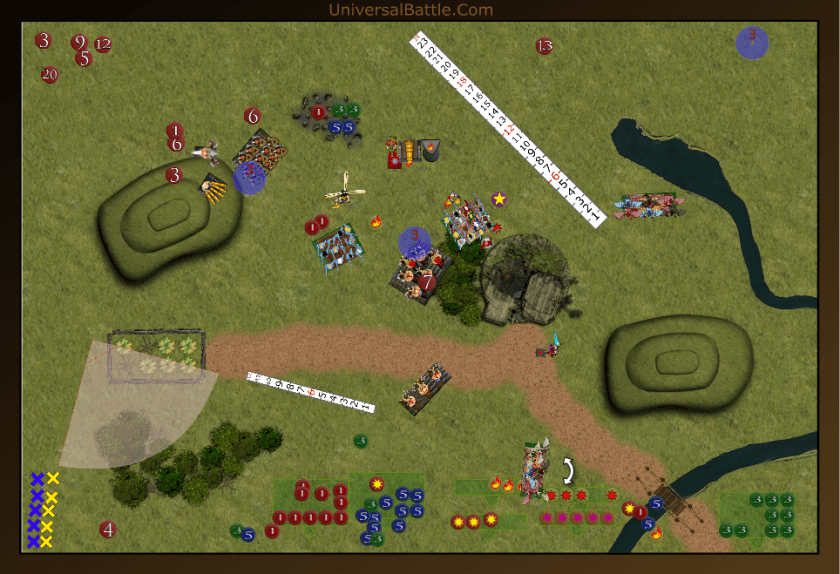The image size is (840, 574).
Task: Select the red counter numbered 13
Action: 544,46
